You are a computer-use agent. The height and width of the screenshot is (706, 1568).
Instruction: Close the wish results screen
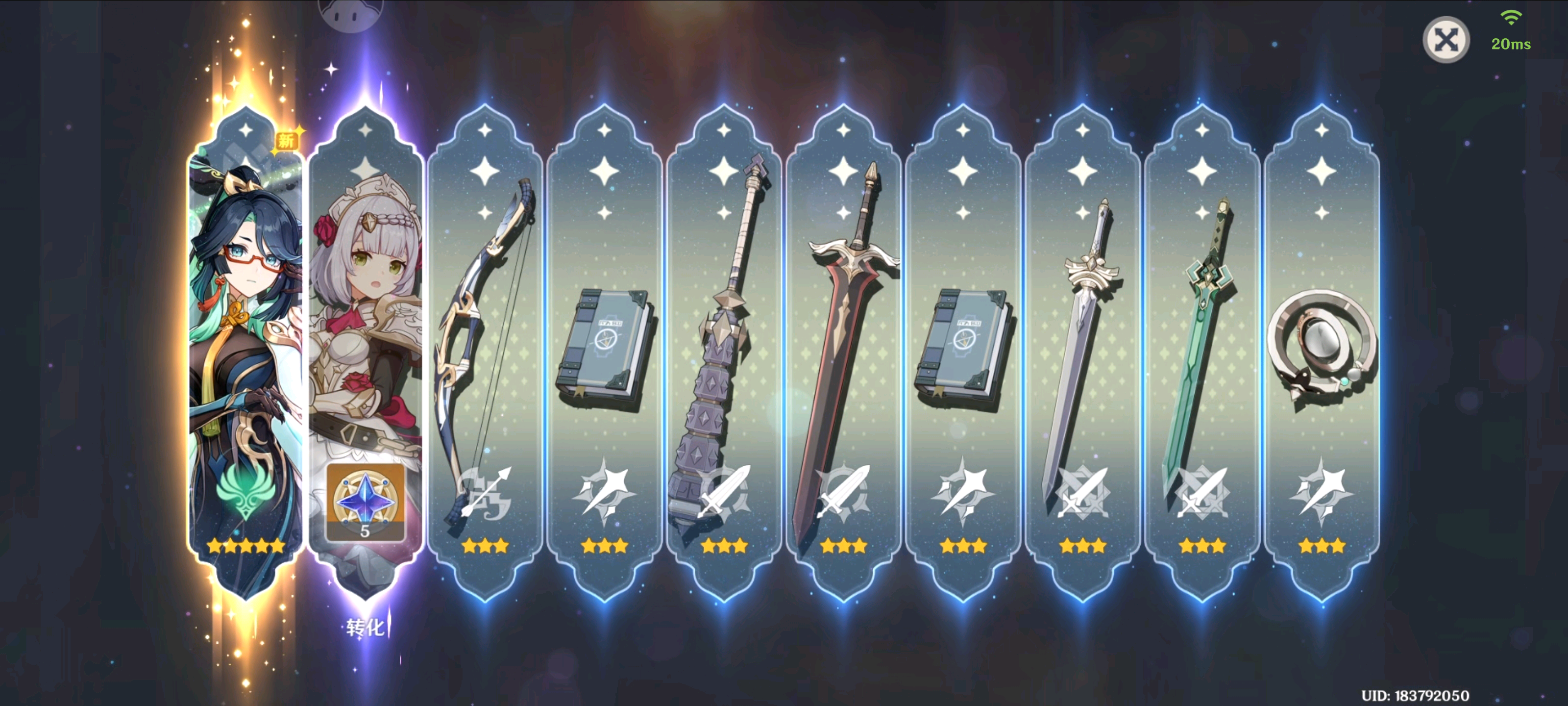pos(1445,40)
